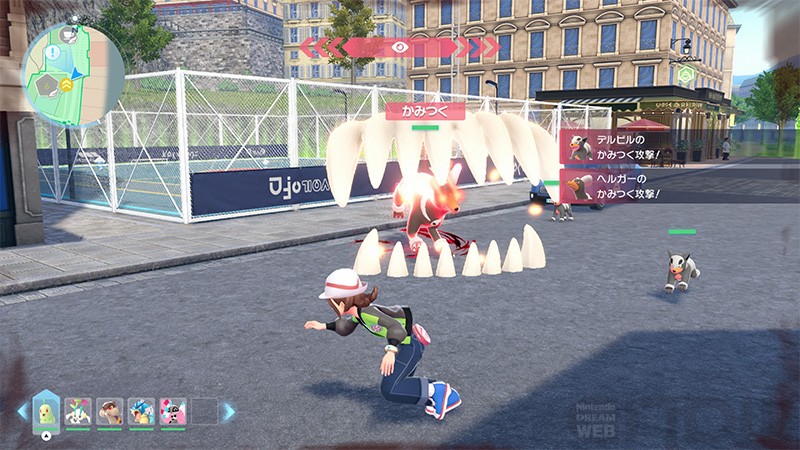
Task: Select the green hexagon waypoint marker
Action: [x=685, y=73]
